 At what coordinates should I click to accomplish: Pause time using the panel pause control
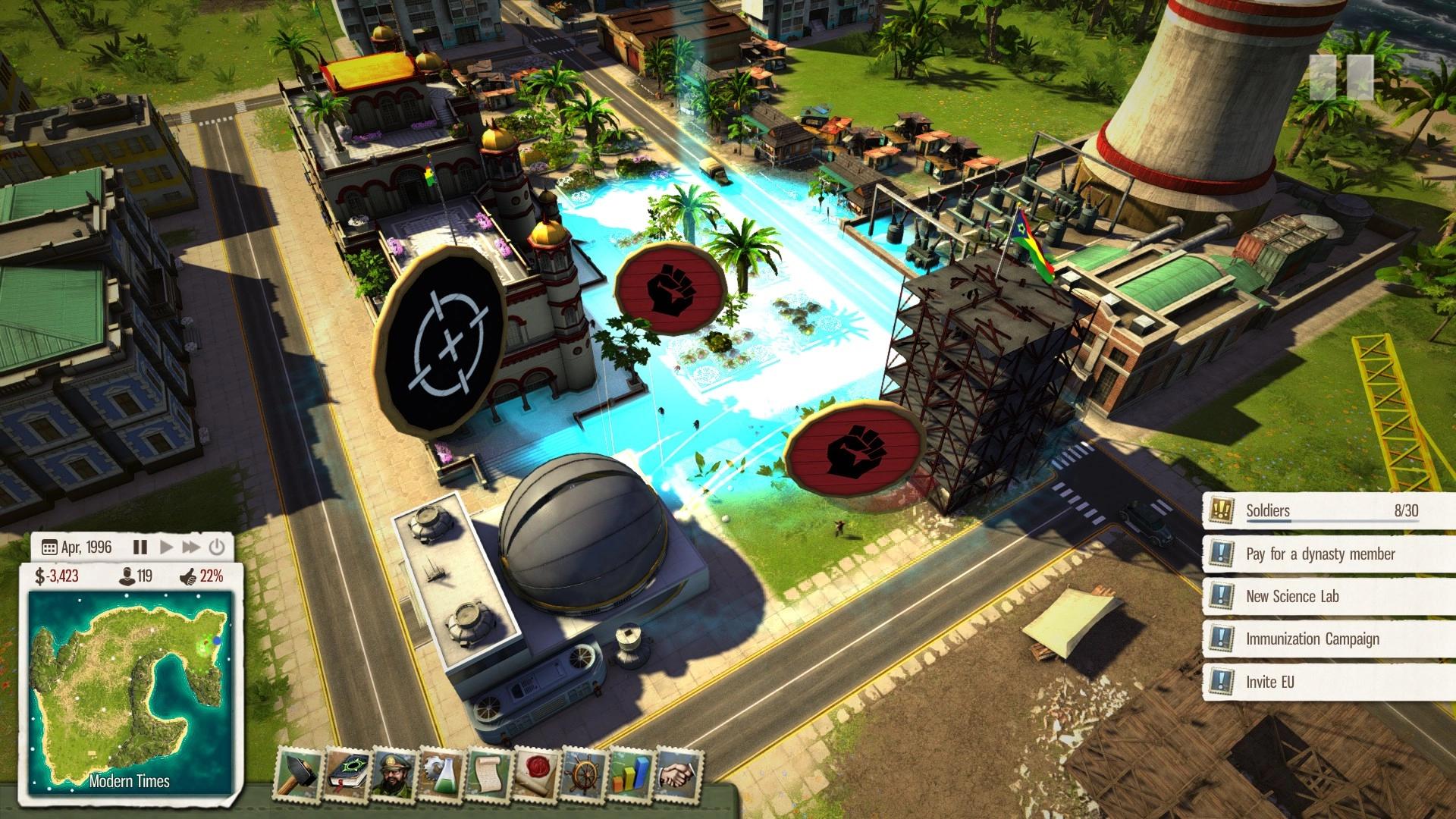pyautogui.click(x=141, y=546)
